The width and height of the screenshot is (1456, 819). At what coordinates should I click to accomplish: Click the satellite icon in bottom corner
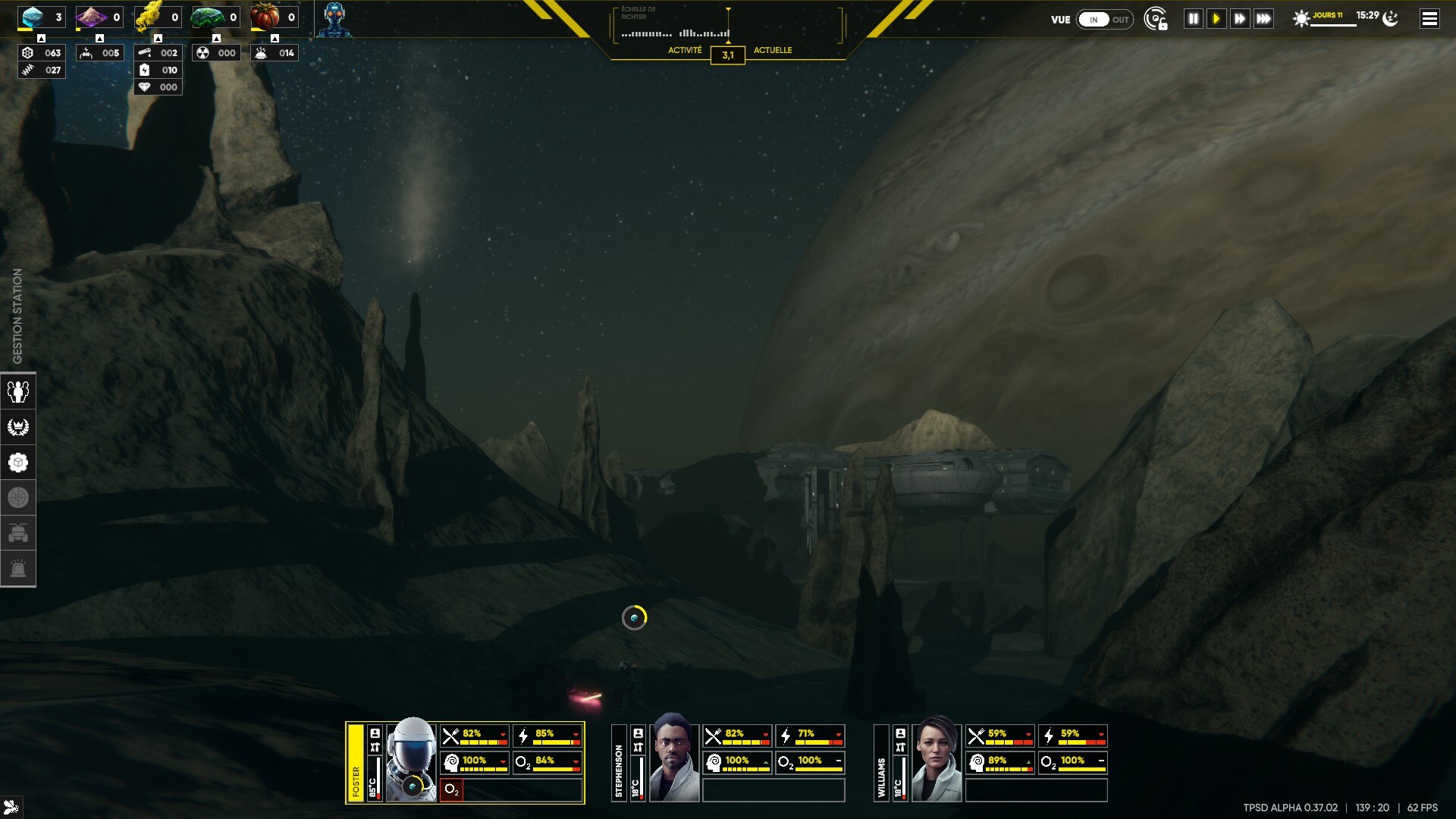11,807
